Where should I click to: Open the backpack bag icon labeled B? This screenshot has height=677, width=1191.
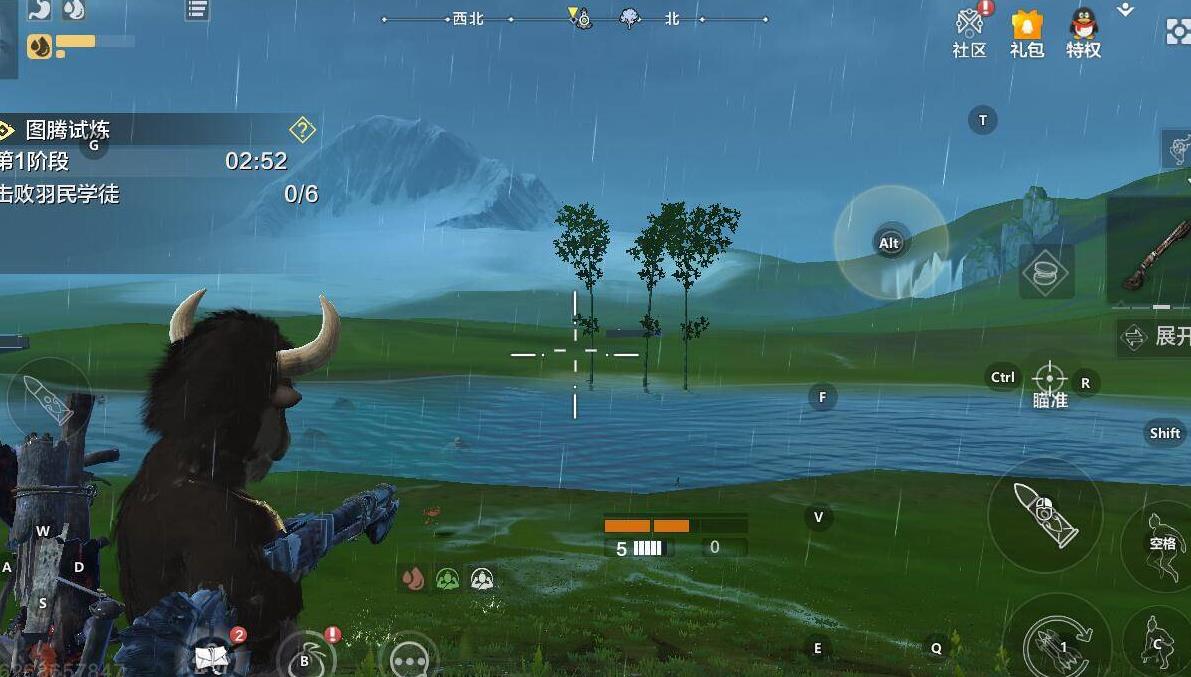307,657
